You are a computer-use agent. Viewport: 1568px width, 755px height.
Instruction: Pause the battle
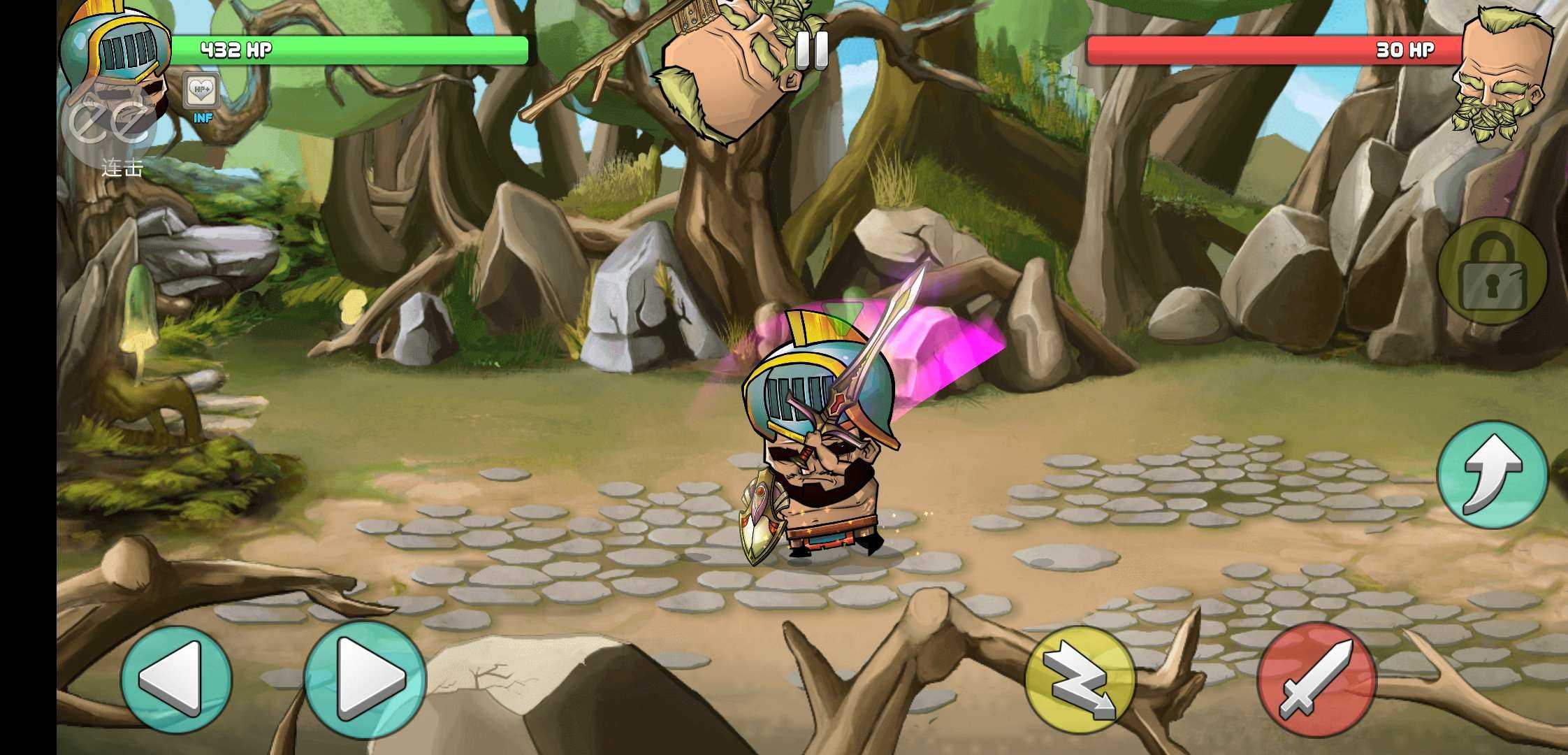click(x=811, y=50)
